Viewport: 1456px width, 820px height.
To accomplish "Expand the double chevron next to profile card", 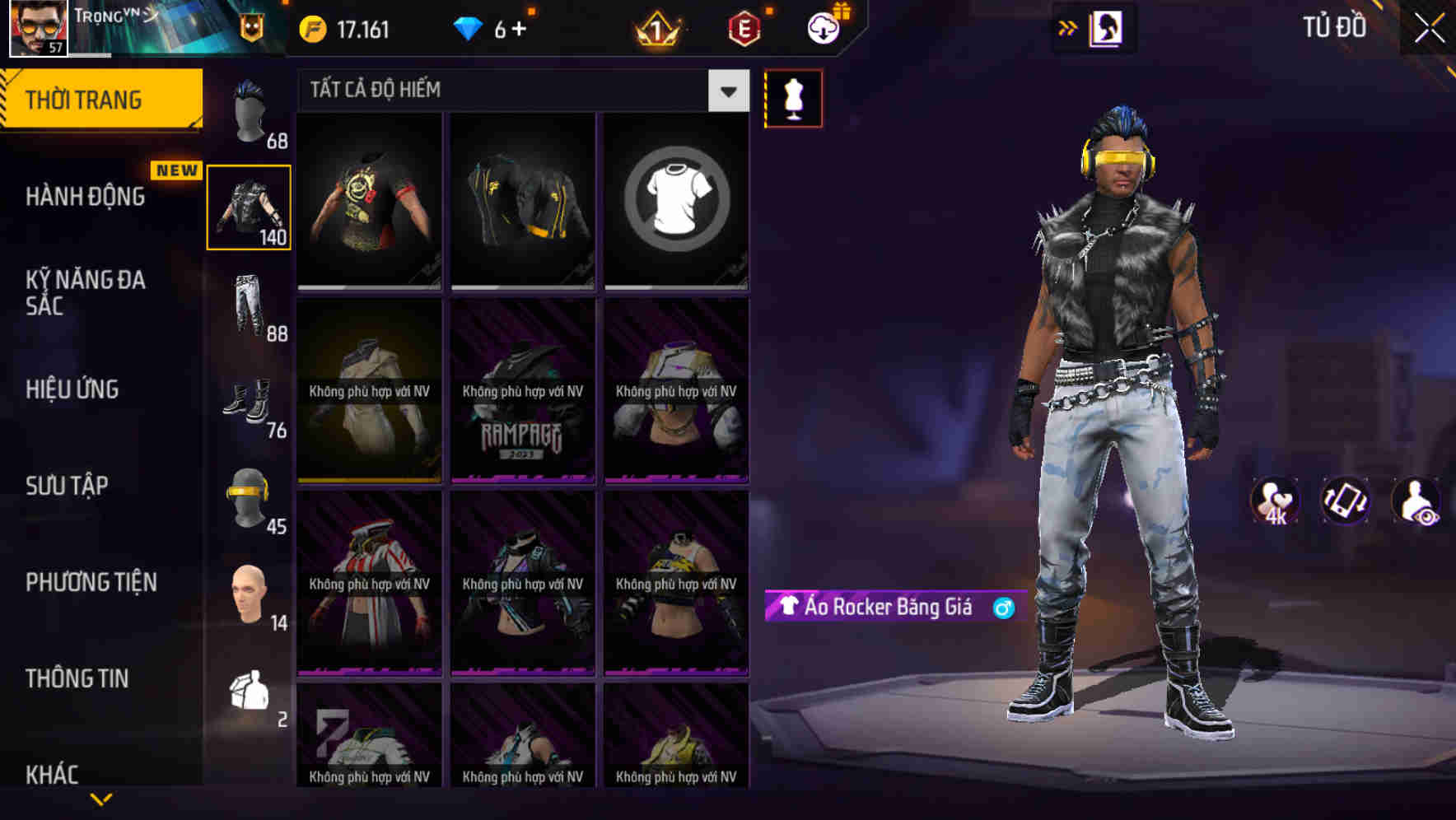I will 1066,27.
